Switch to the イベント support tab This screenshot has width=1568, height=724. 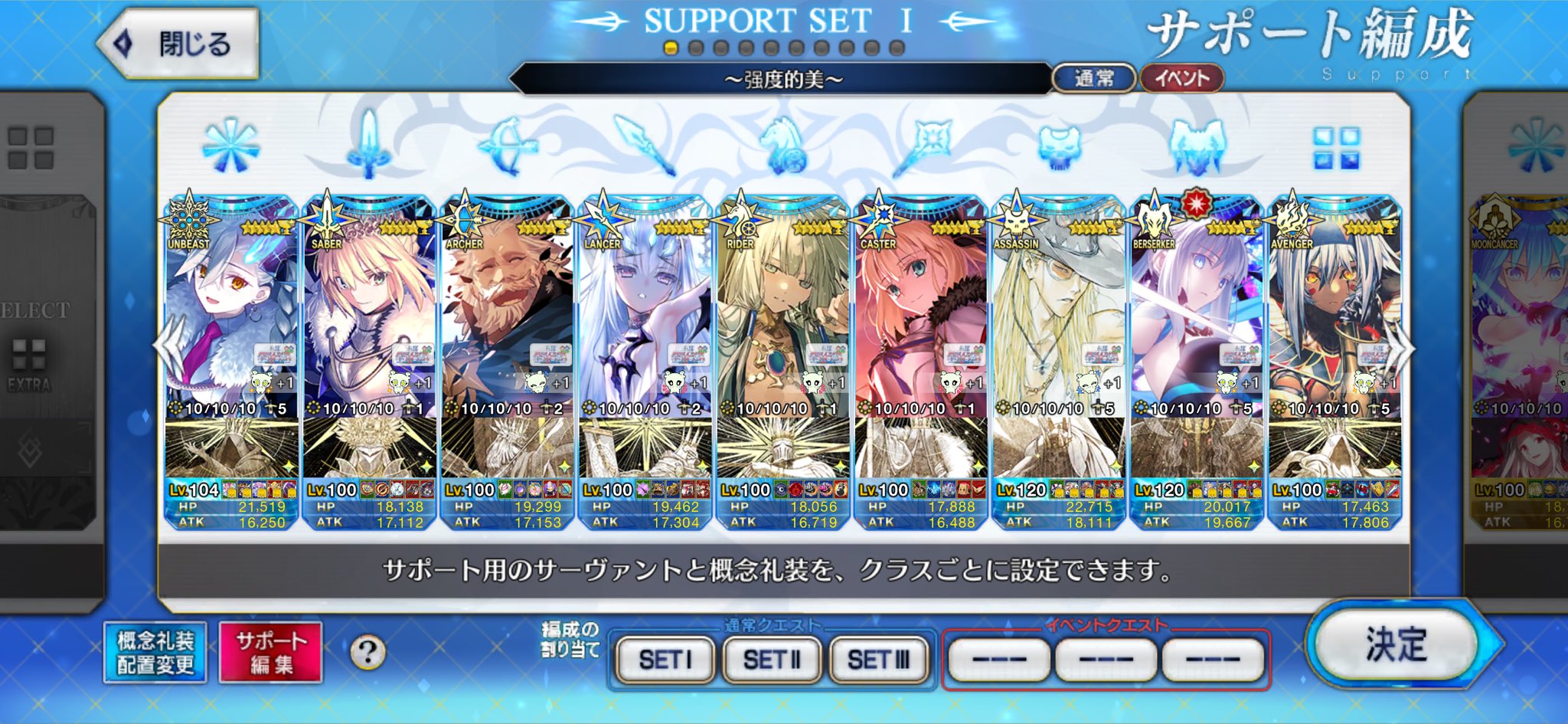[1181, 78]
